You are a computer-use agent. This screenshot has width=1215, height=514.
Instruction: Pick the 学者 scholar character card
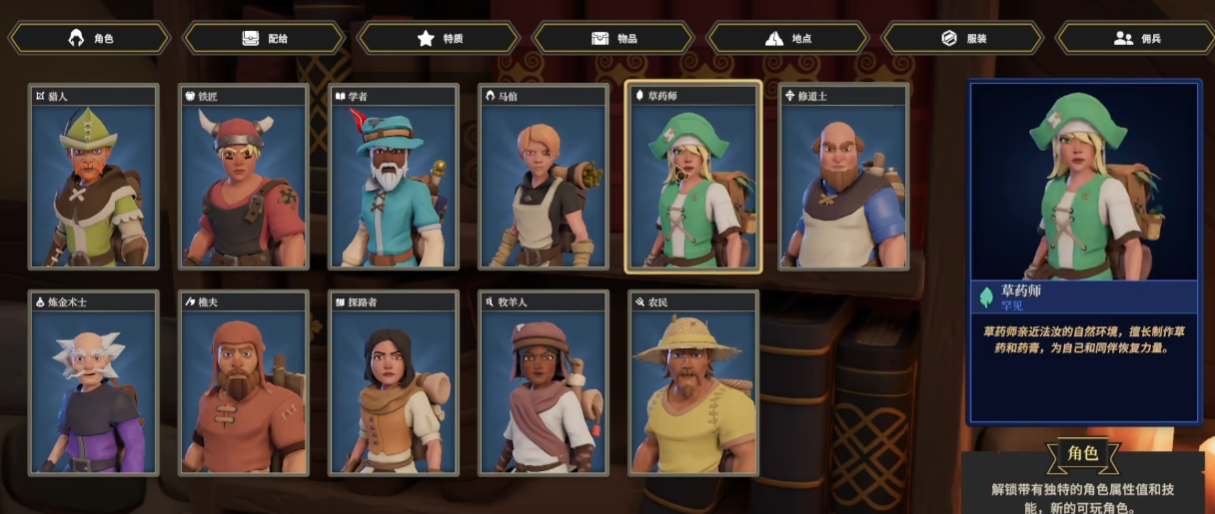[x=394, y=177]
